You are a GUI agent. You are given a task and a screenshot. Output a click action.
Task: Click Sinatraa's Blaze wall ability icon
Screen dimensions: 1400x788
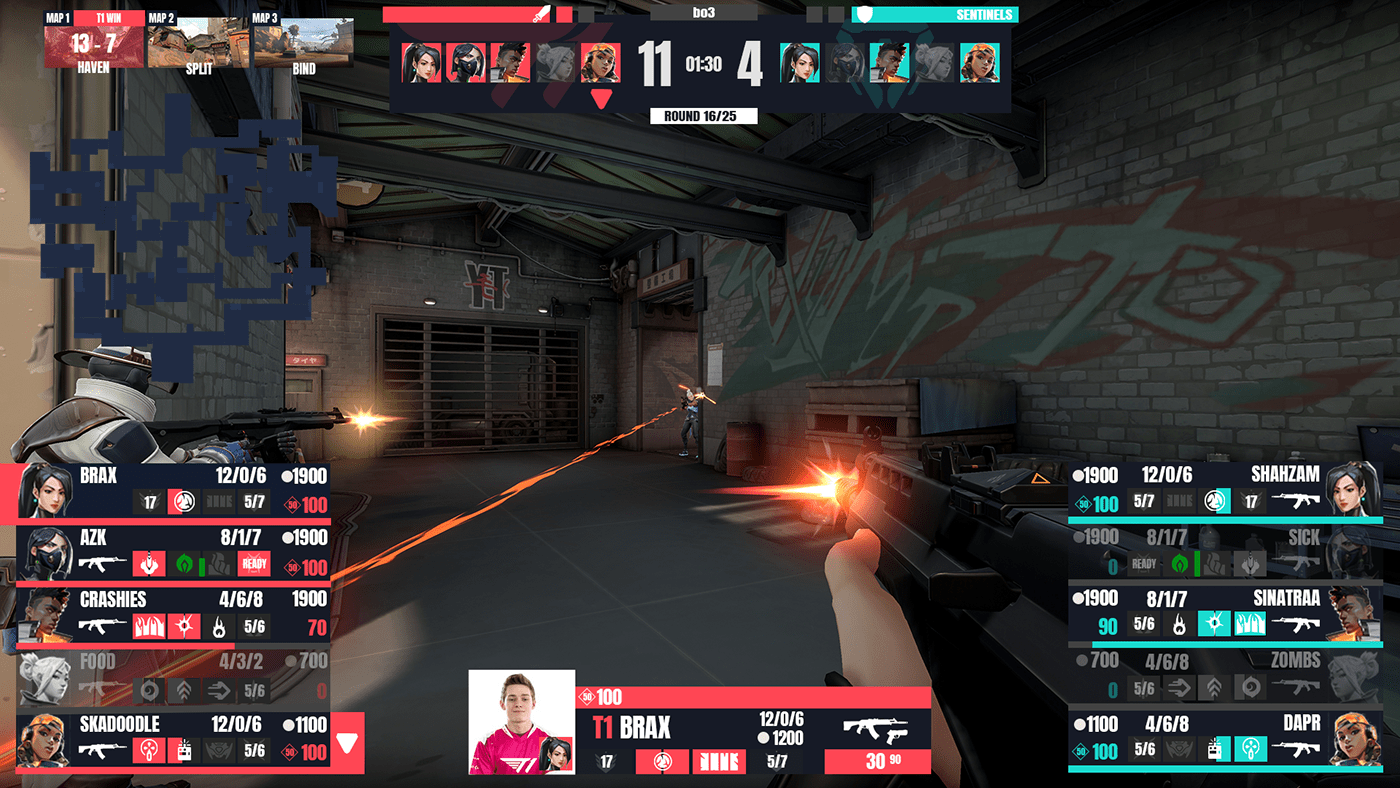point(1249,622)
